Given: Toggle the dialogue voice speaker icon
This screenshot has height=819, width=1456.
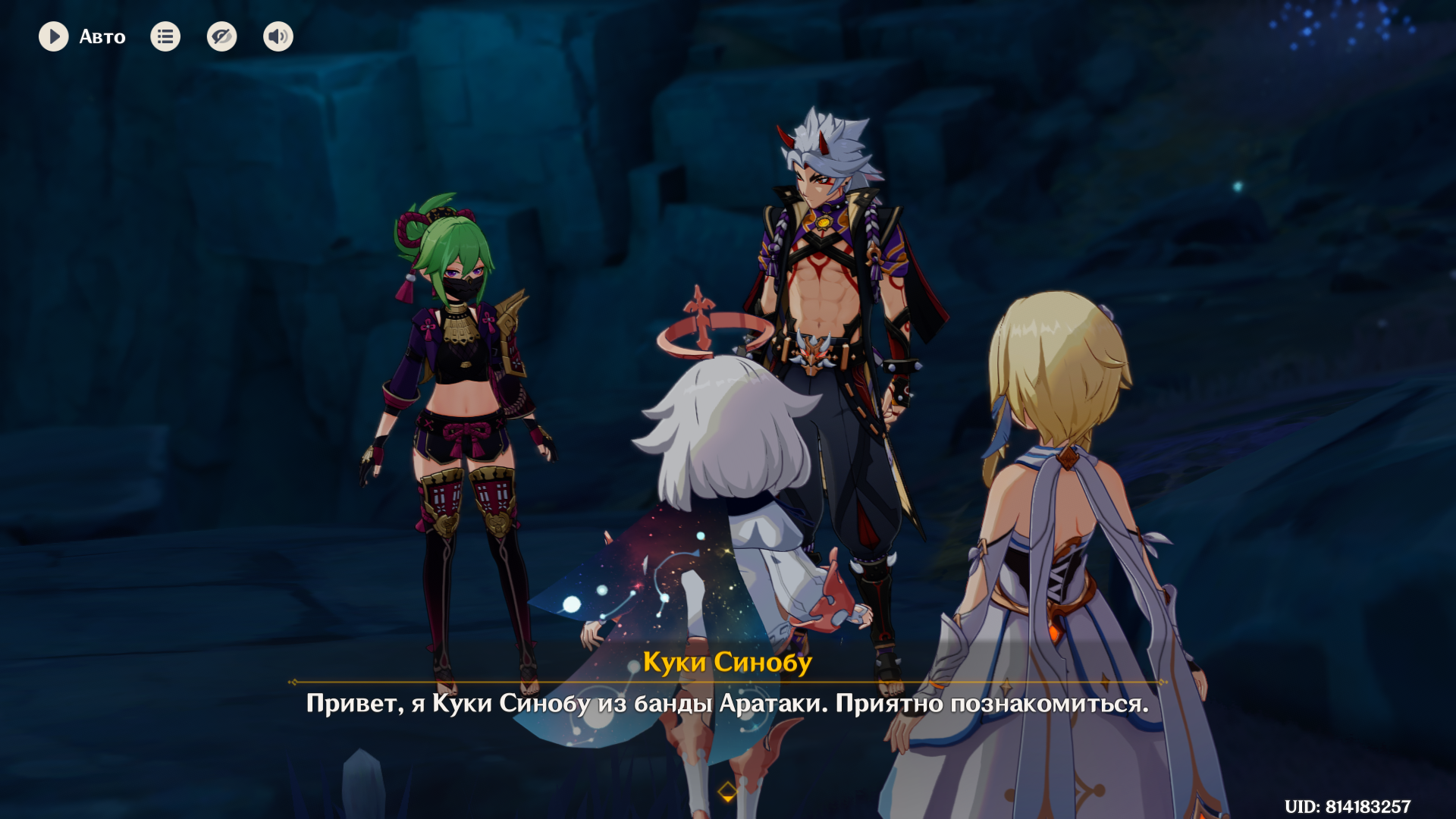Looking at the screenshot, I should [278, 36].
